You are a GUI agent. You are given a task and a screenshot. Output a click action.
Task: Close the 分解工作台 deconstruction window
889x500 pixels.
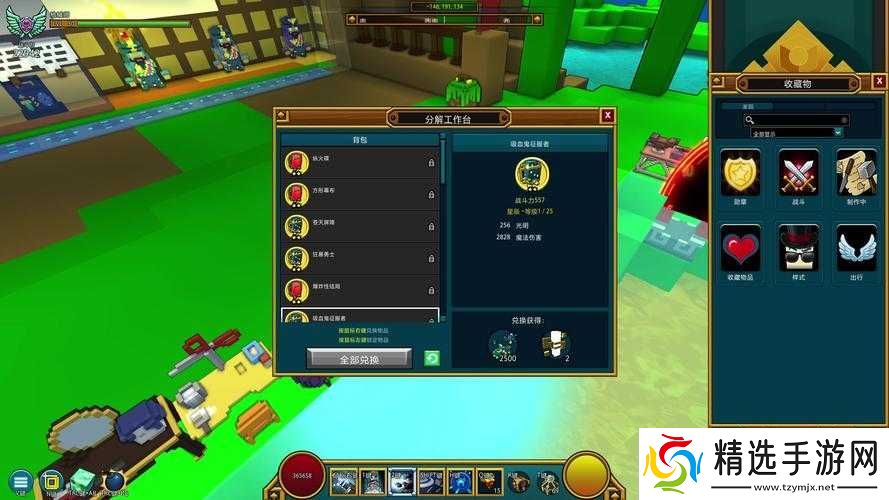coord(607,116)
